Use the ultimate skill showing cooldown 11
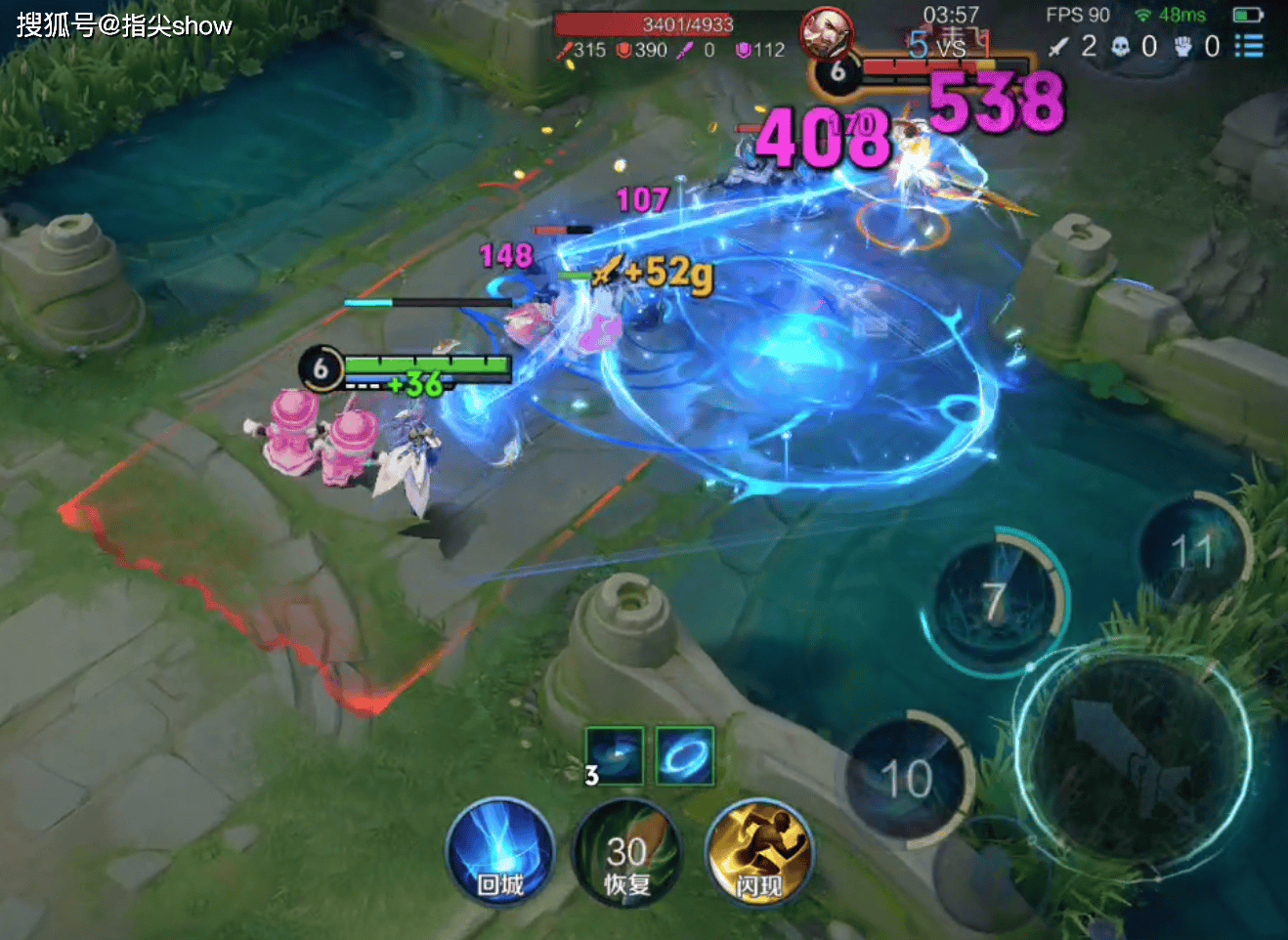The height and width of the screenshot is (940, 1288). click(x=1193, y=553)
